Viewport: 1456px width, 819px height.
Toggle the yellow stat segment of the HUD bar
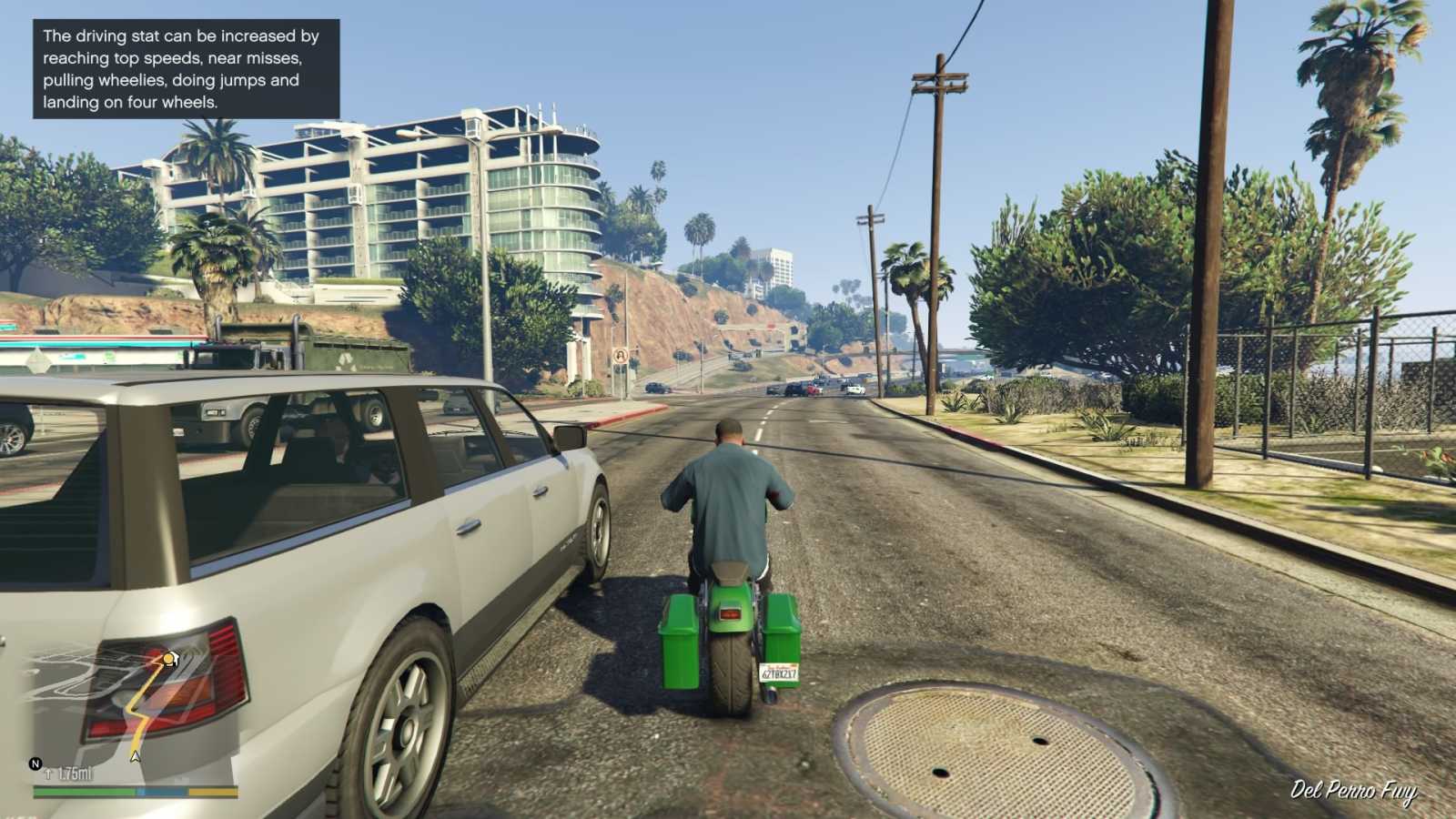(x=211, y=792)
